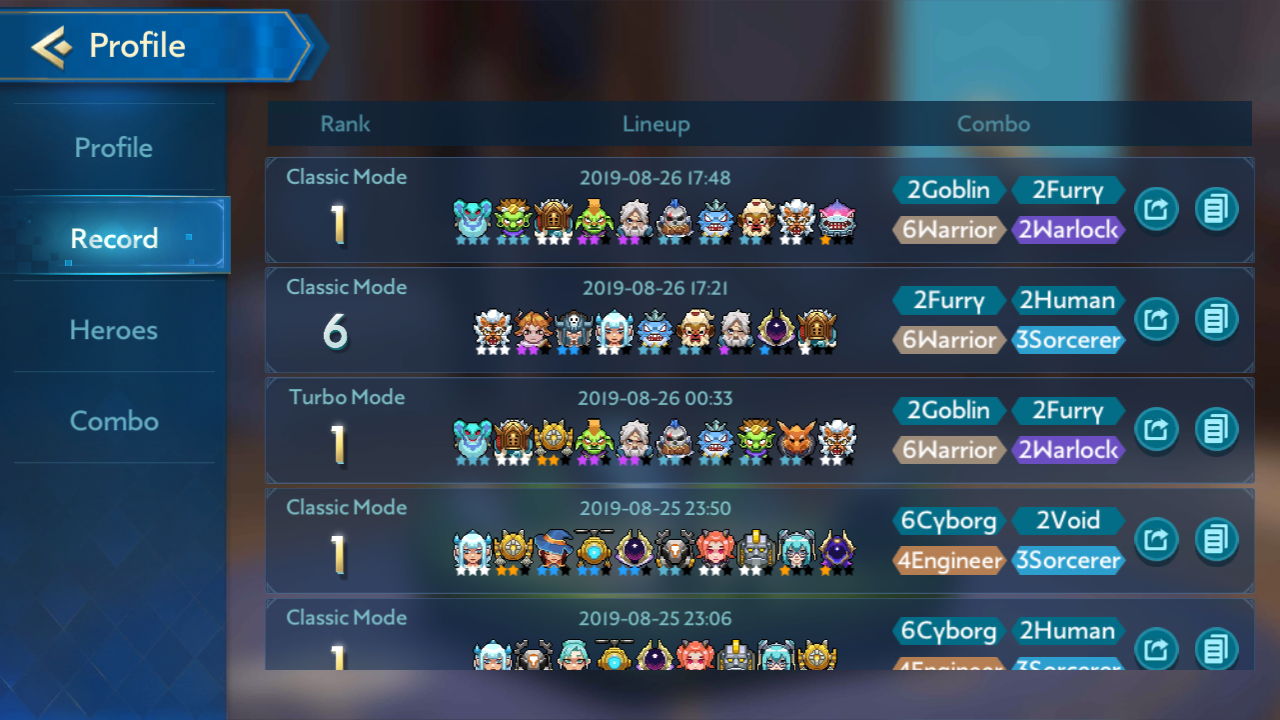This screenshot has height=720, width=1280.
Task: Click the 2Goblin combo tag
Action: [948, 189]
